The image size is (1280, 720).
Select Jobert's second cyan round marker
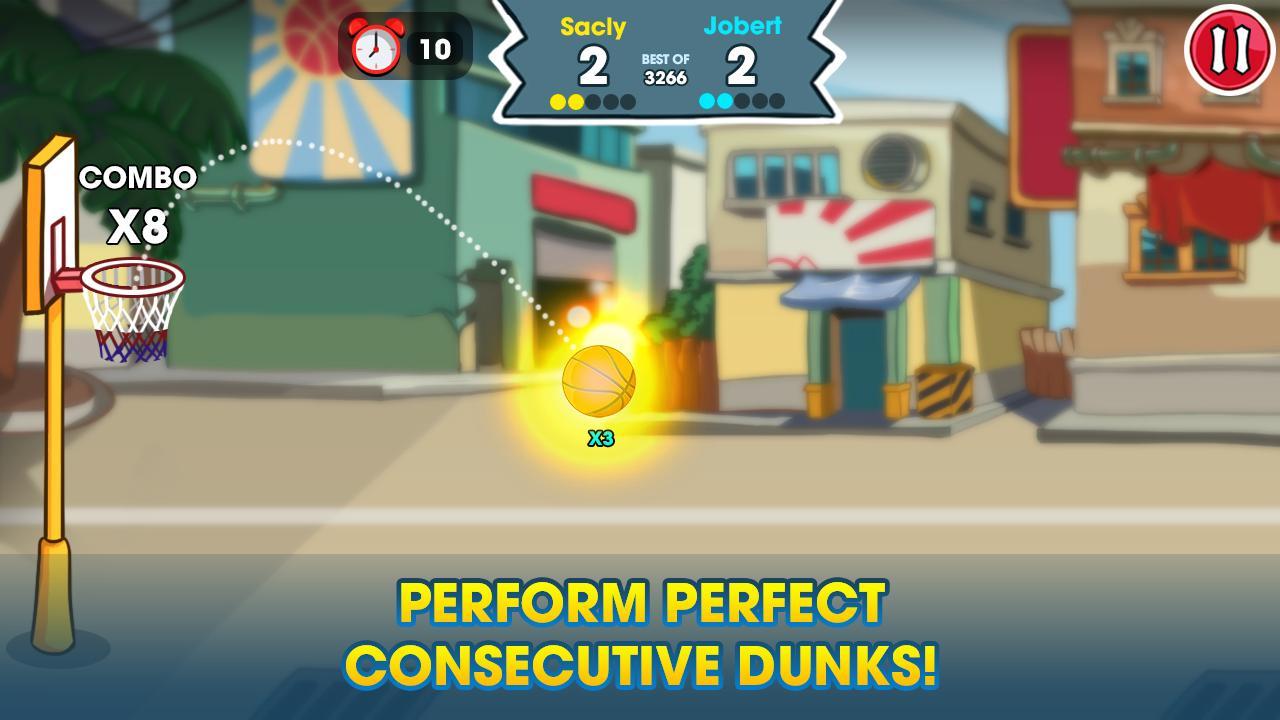click(724, 101)
